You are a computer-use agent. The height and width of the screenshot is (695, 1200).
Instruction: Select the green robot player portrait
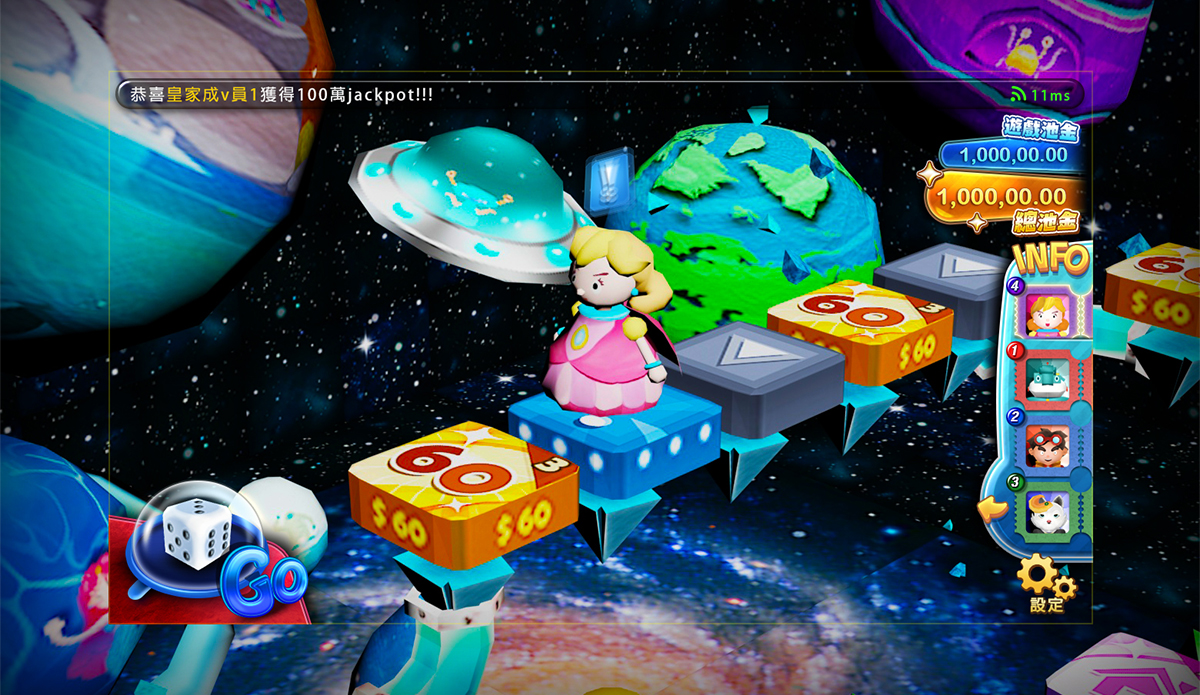1047,379
